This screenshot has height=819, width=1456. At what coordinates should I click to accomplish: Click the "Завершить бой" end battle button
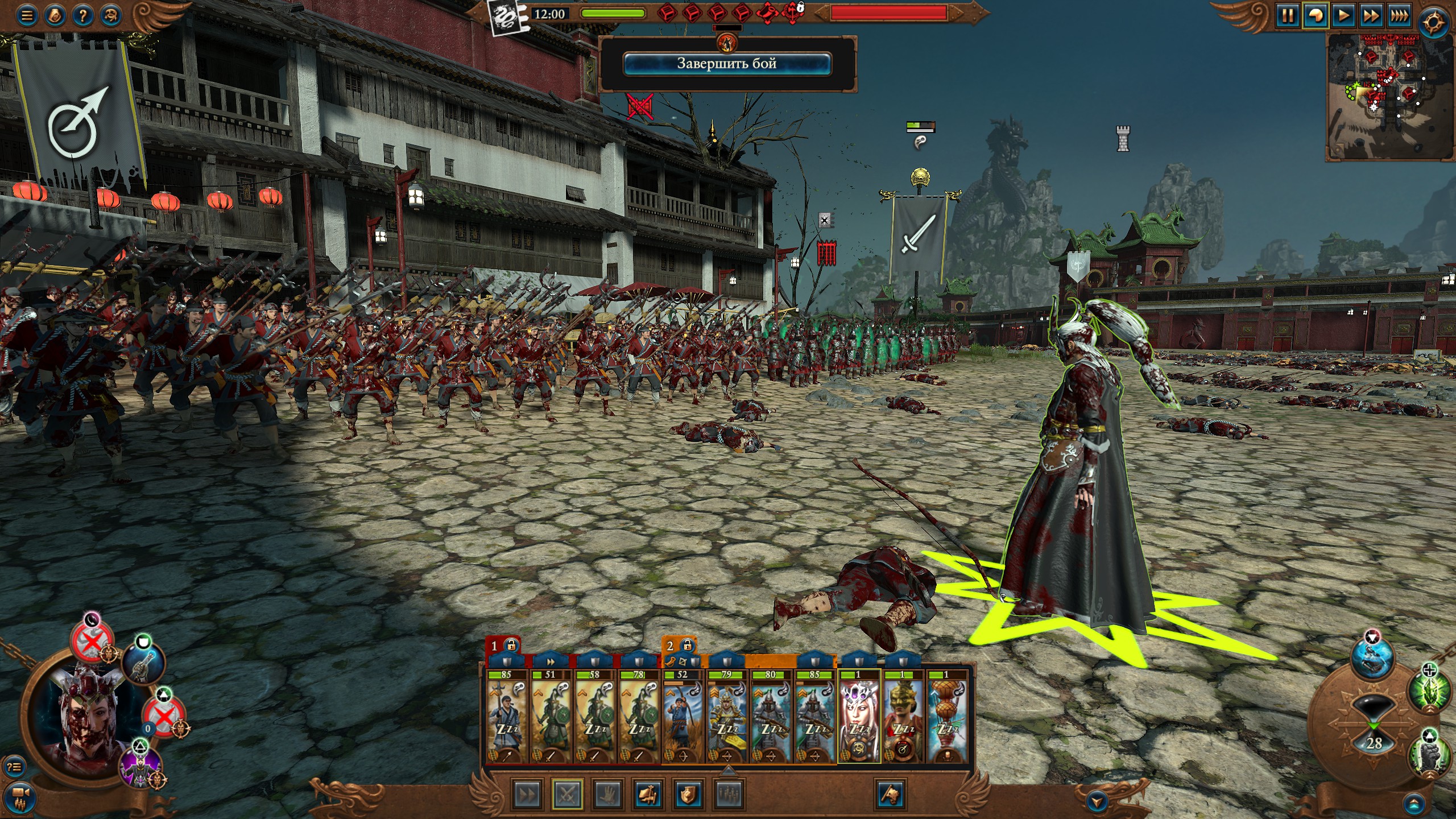[727, 64]
